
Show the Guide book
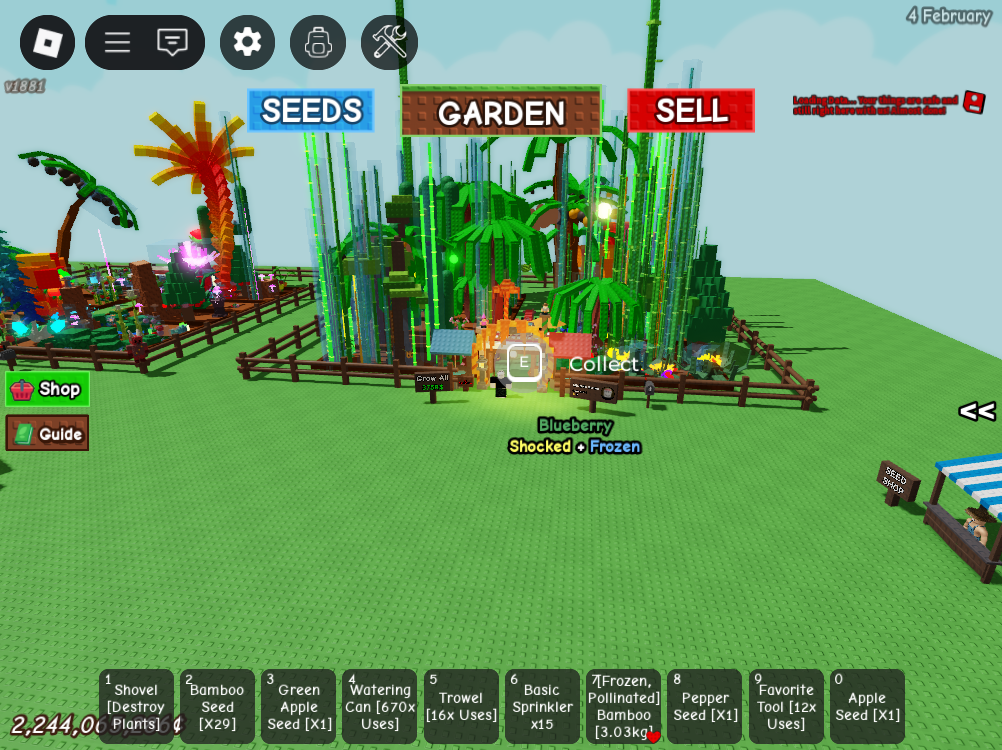pos(47,433)
